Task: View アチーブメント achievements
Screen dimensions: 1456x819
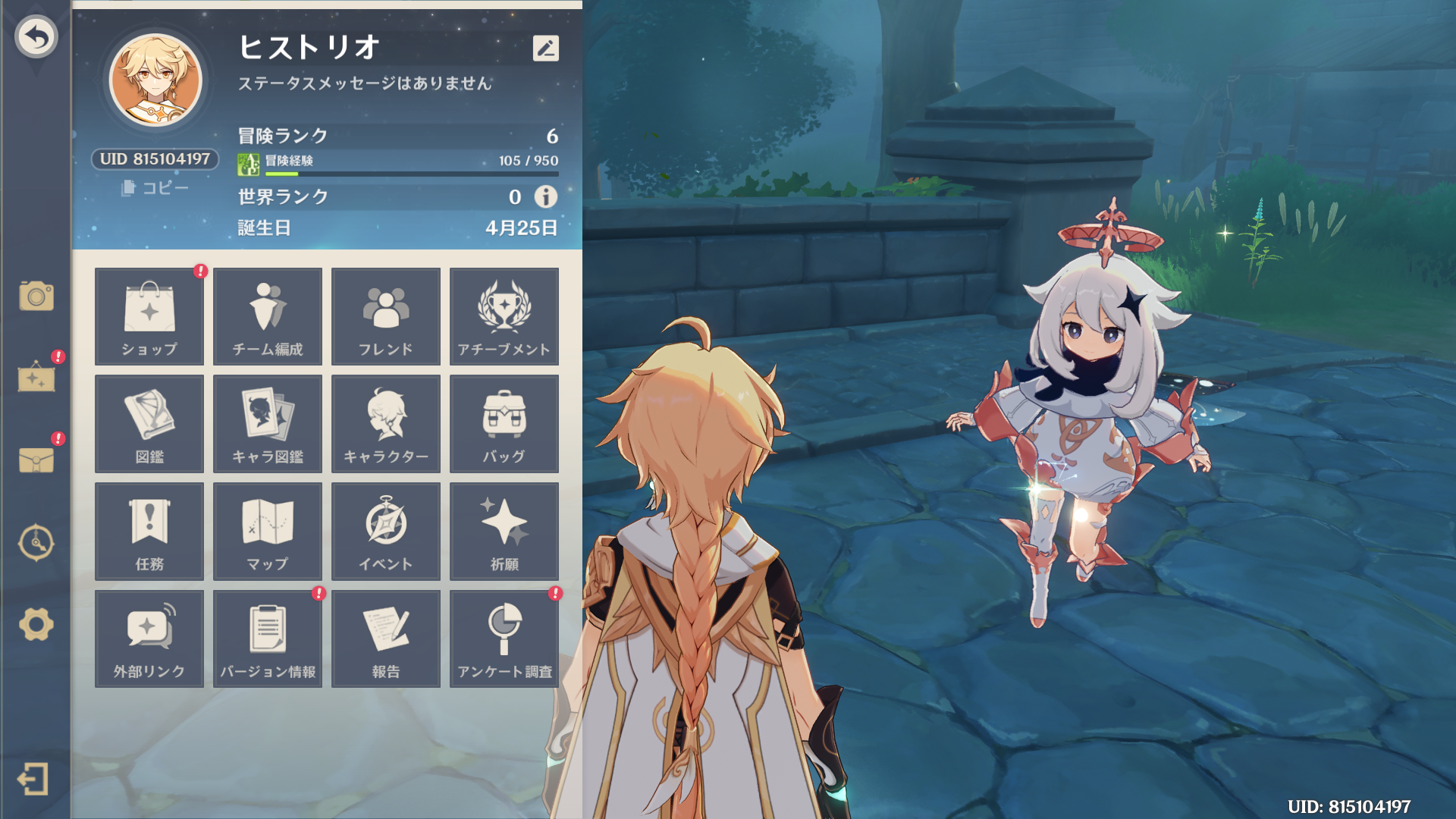Action: click(x=504, y=316)
